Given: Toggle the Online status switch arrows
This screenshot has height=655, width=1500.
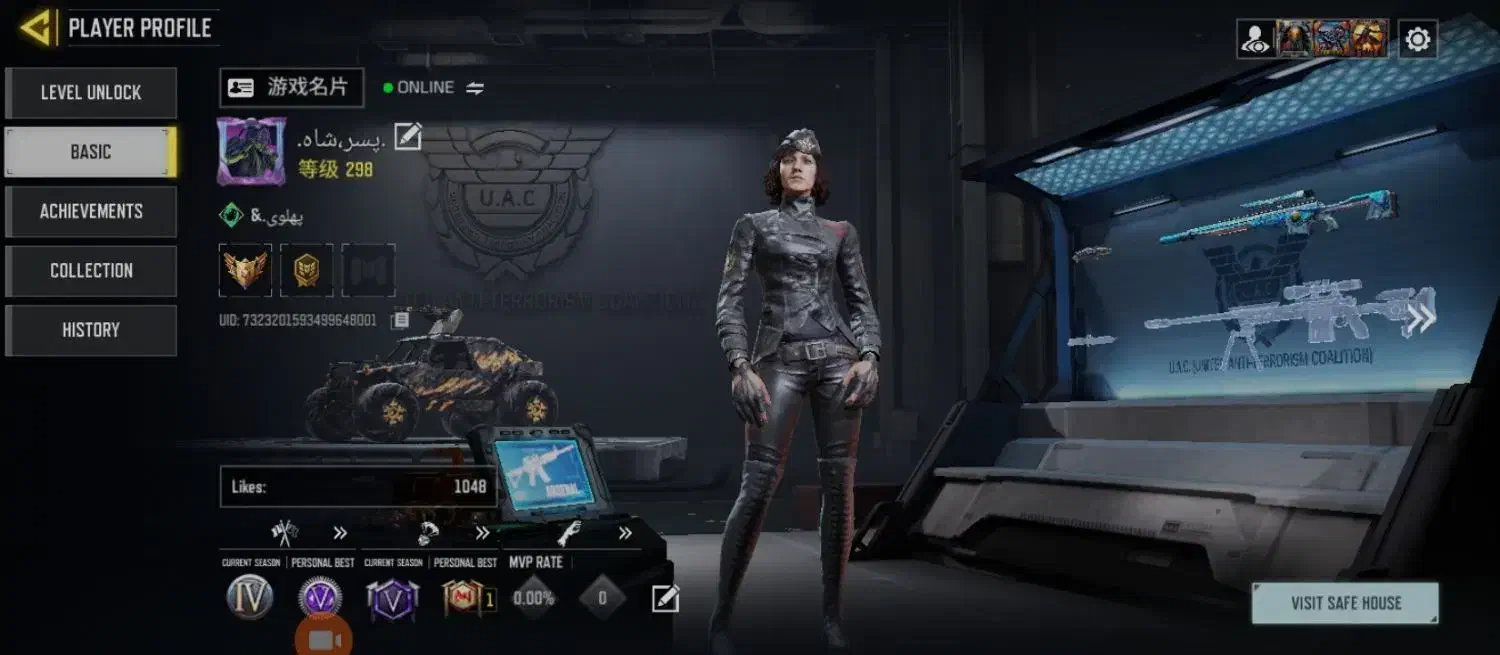Looking at the screenshot, I should click(475, 88).
